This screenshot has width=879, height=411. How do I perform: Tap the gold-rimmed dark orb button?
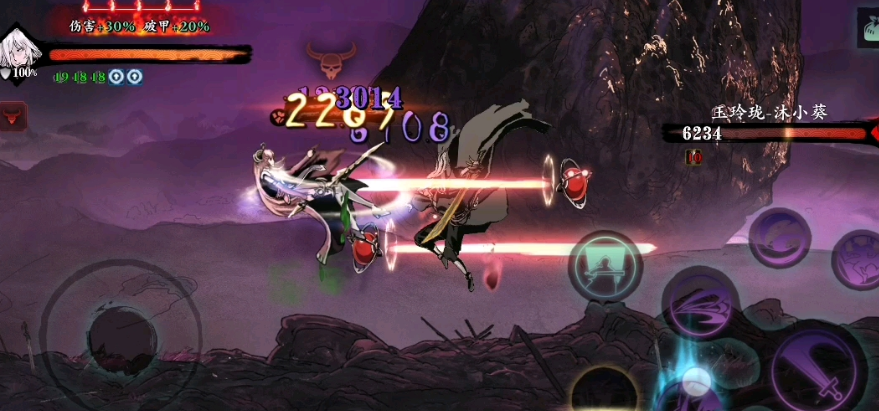(x=605, y=393)
